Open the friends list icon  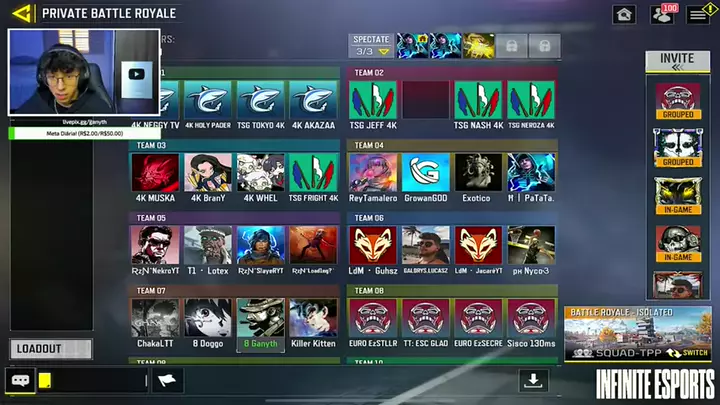(x=662, y=14)
